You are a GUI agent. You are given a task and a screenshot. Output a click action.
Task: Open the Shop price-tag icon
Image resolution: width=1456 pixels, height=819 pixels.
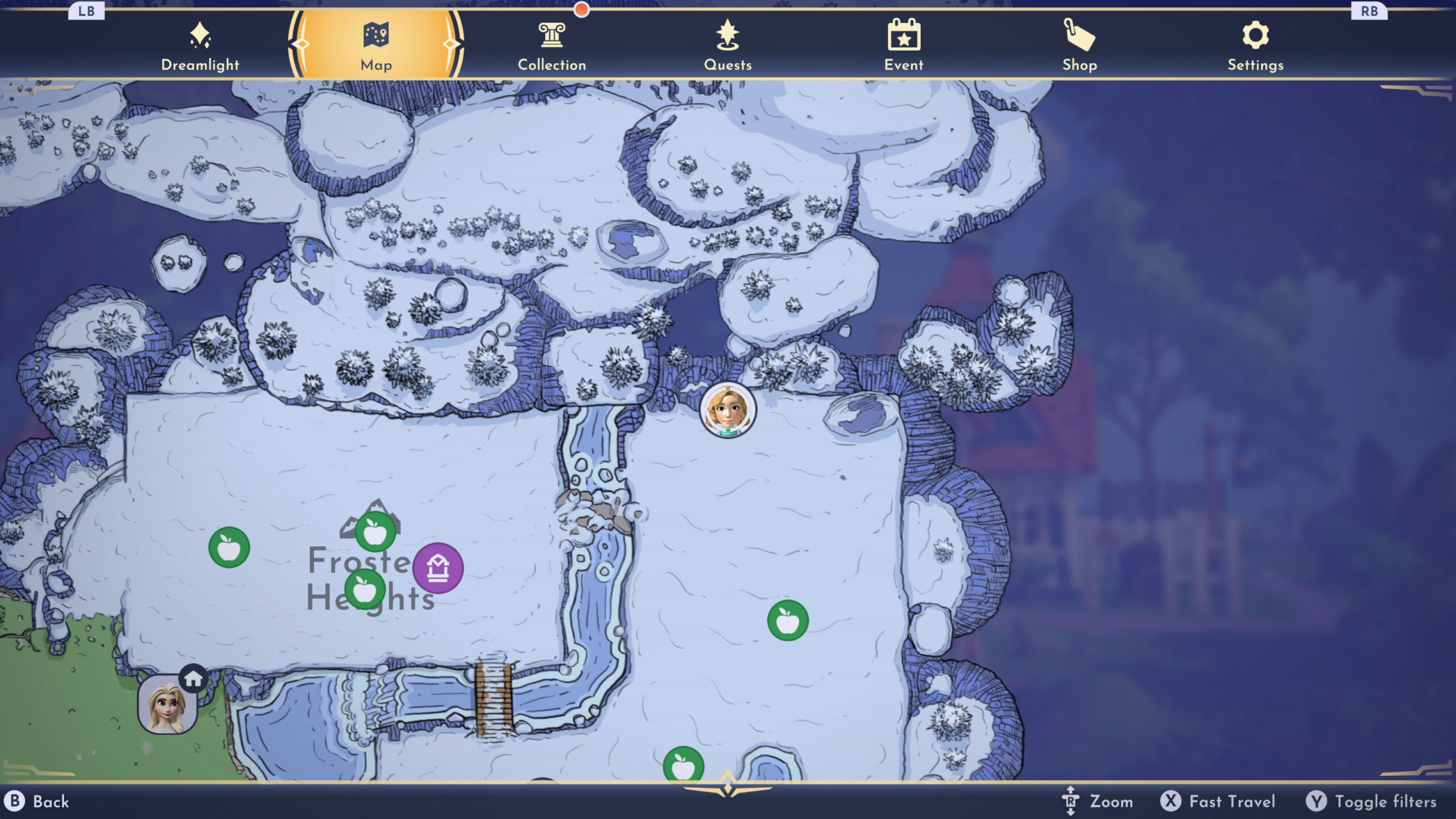click(1079, 35)
